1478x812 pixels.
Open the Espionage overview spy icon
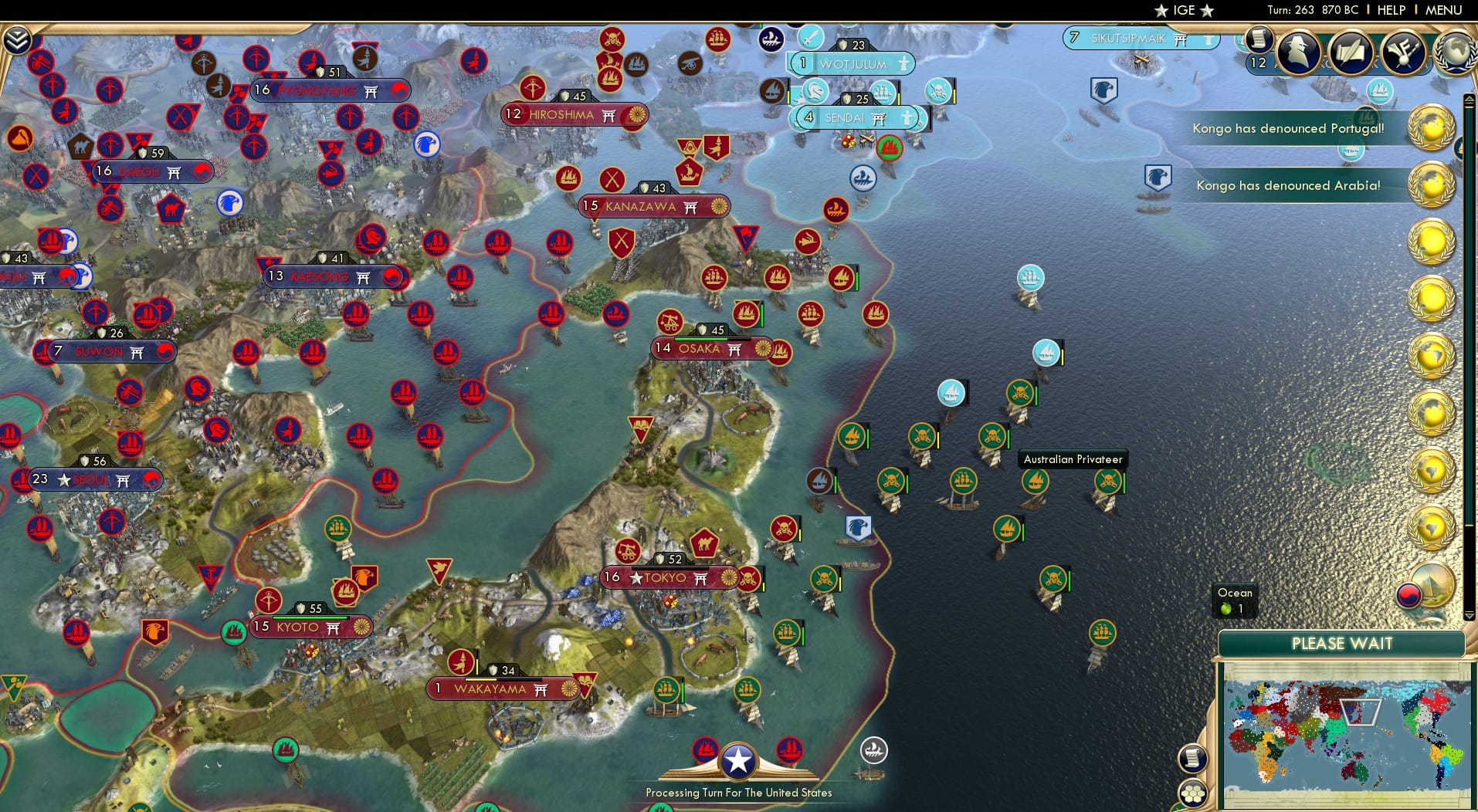[1298, 52]
